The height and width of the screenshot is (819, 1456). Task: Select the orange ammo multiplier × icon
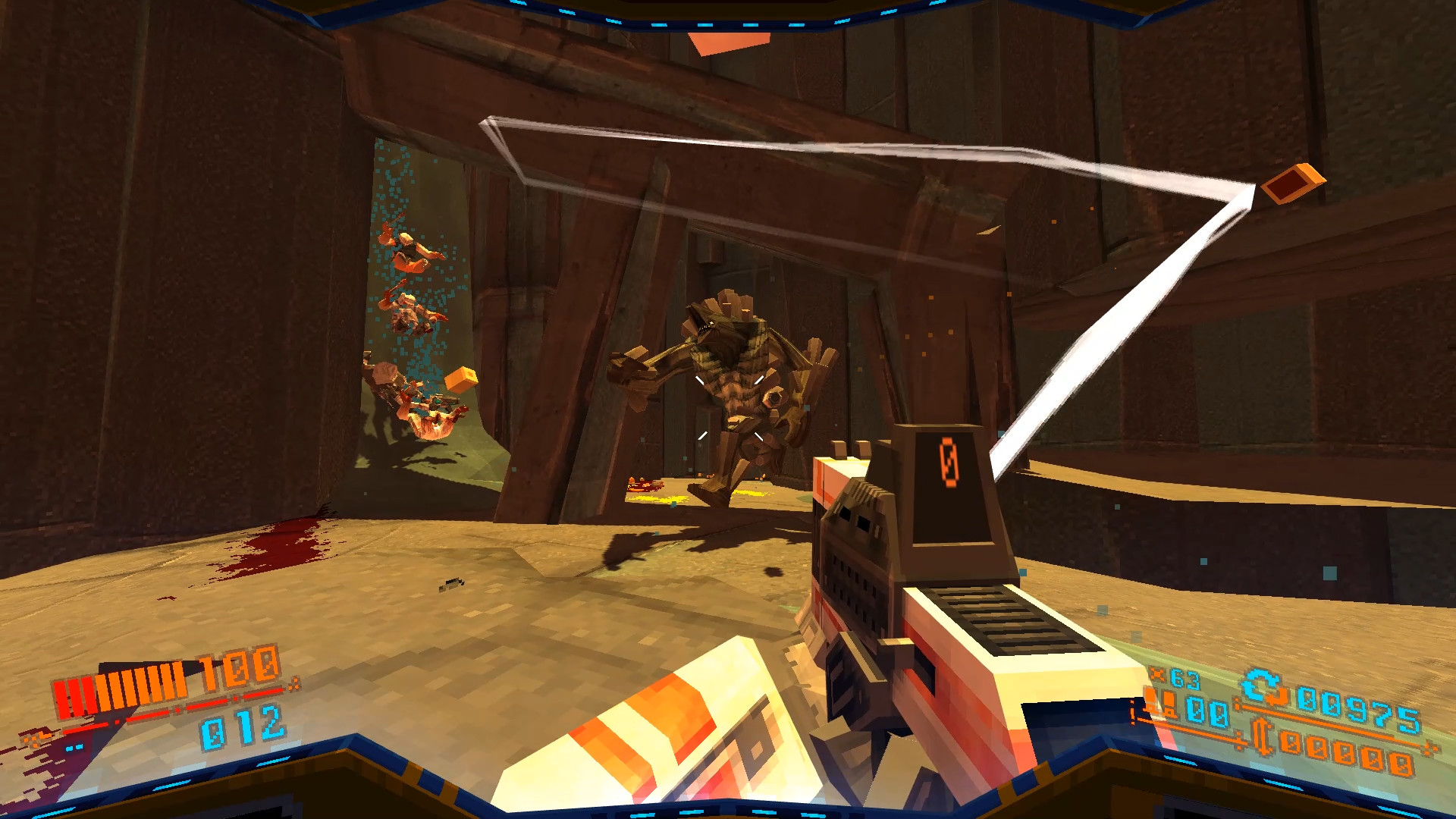click(x=1158, y=673)
